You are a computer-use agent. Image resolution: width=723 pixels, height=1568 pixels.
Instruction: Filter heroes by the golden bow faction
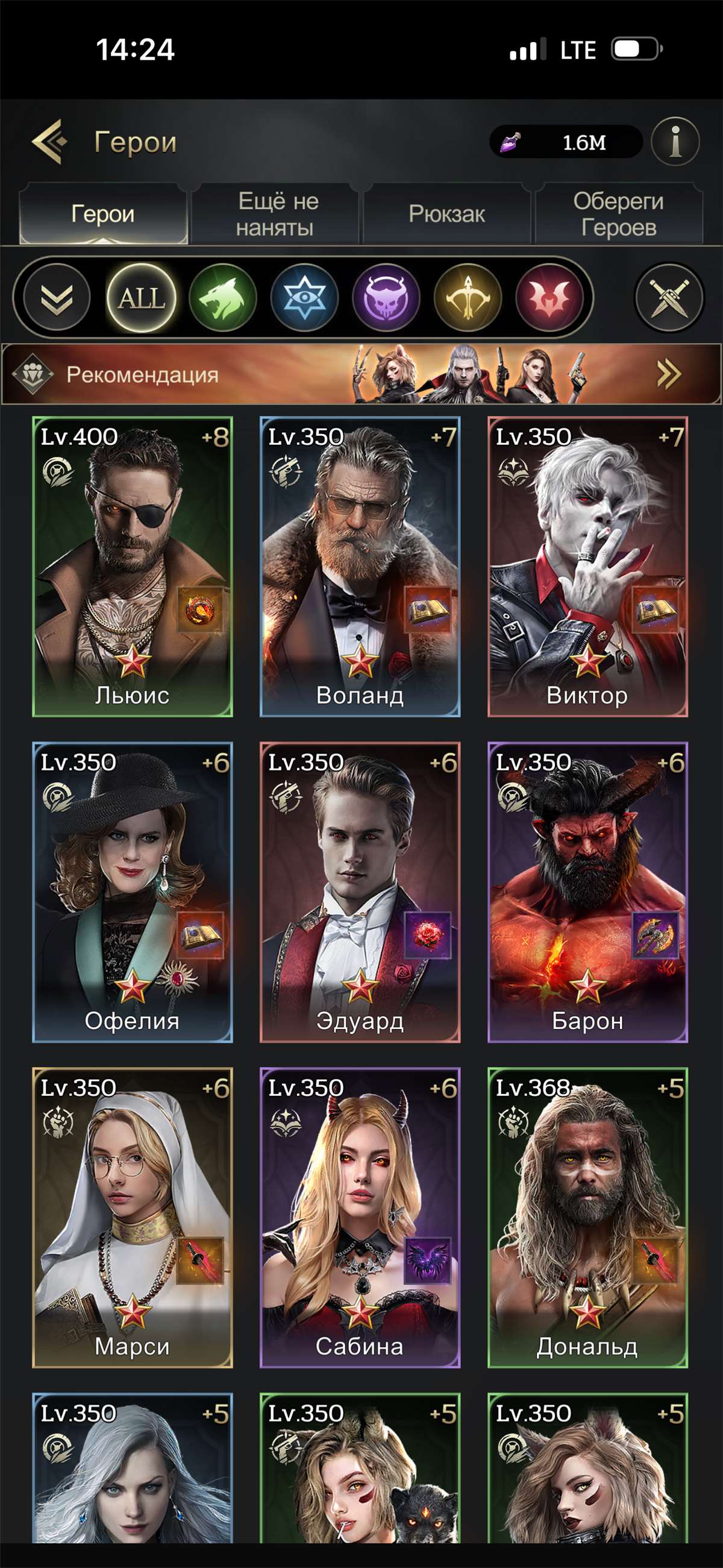468,298
